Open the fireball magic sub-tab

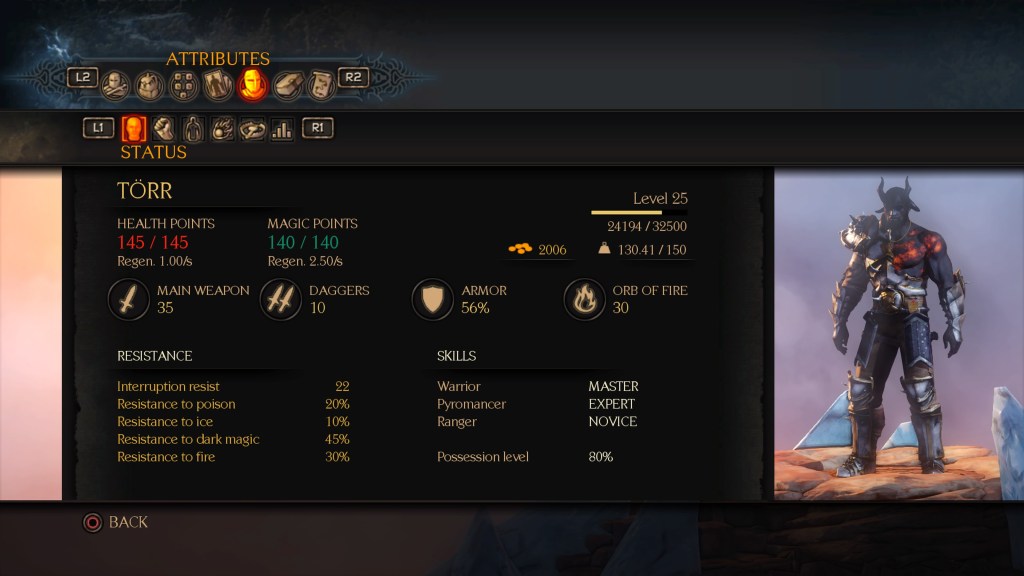pyautogui.click(x=223, y=129)
